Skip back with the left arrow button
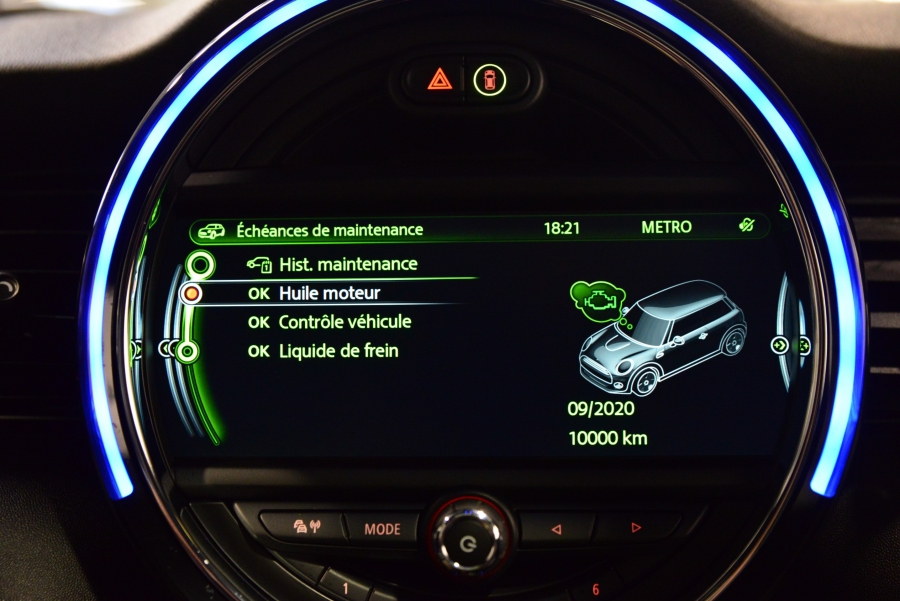Viewport: 900px width, 601px height. 557,528
